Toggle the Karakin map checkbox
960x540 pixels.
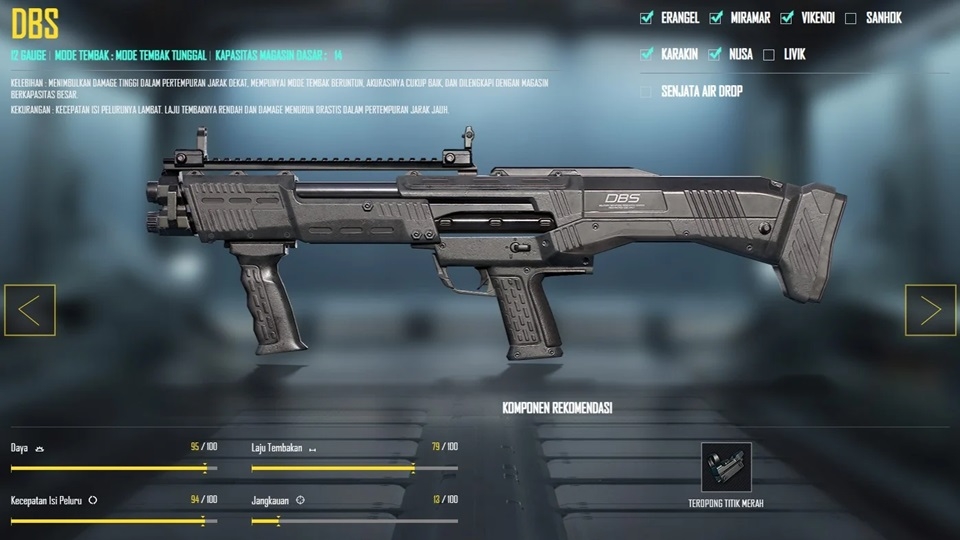(646, 54)
